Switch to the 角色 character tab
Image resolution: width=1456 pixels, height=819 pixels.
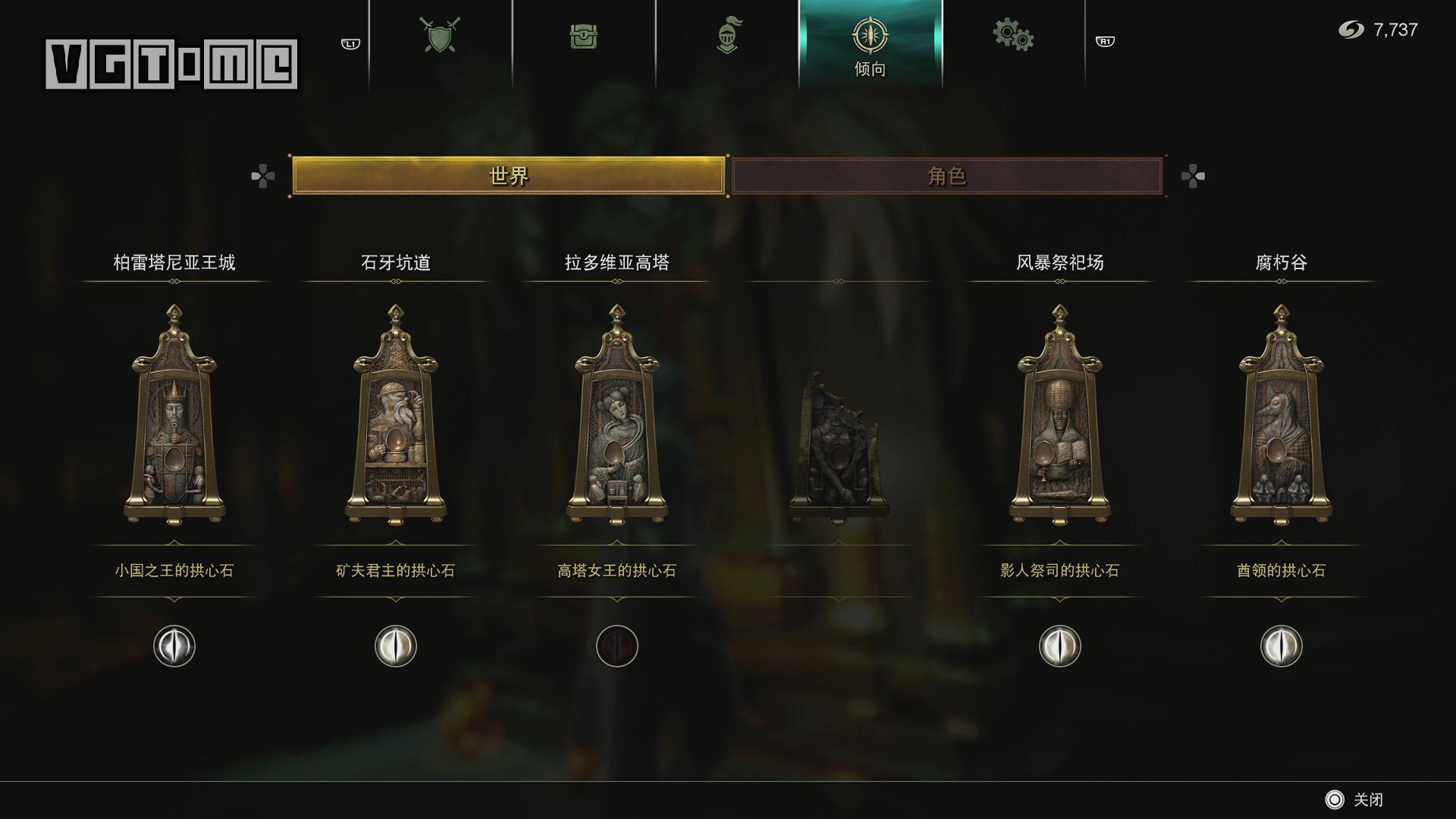(x=946, y=175)
